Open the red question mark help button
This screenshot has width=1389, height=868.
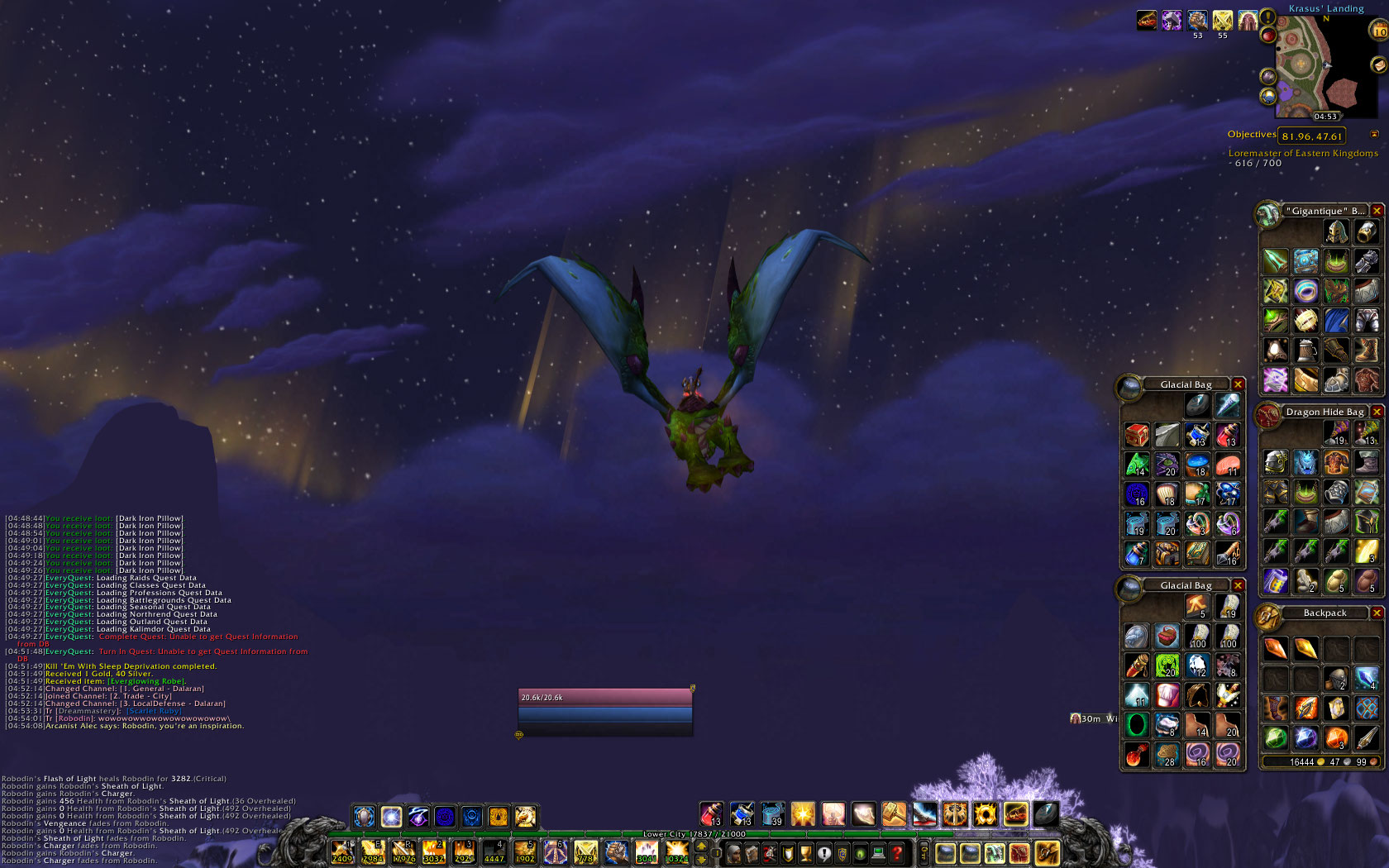click(897, 853)
